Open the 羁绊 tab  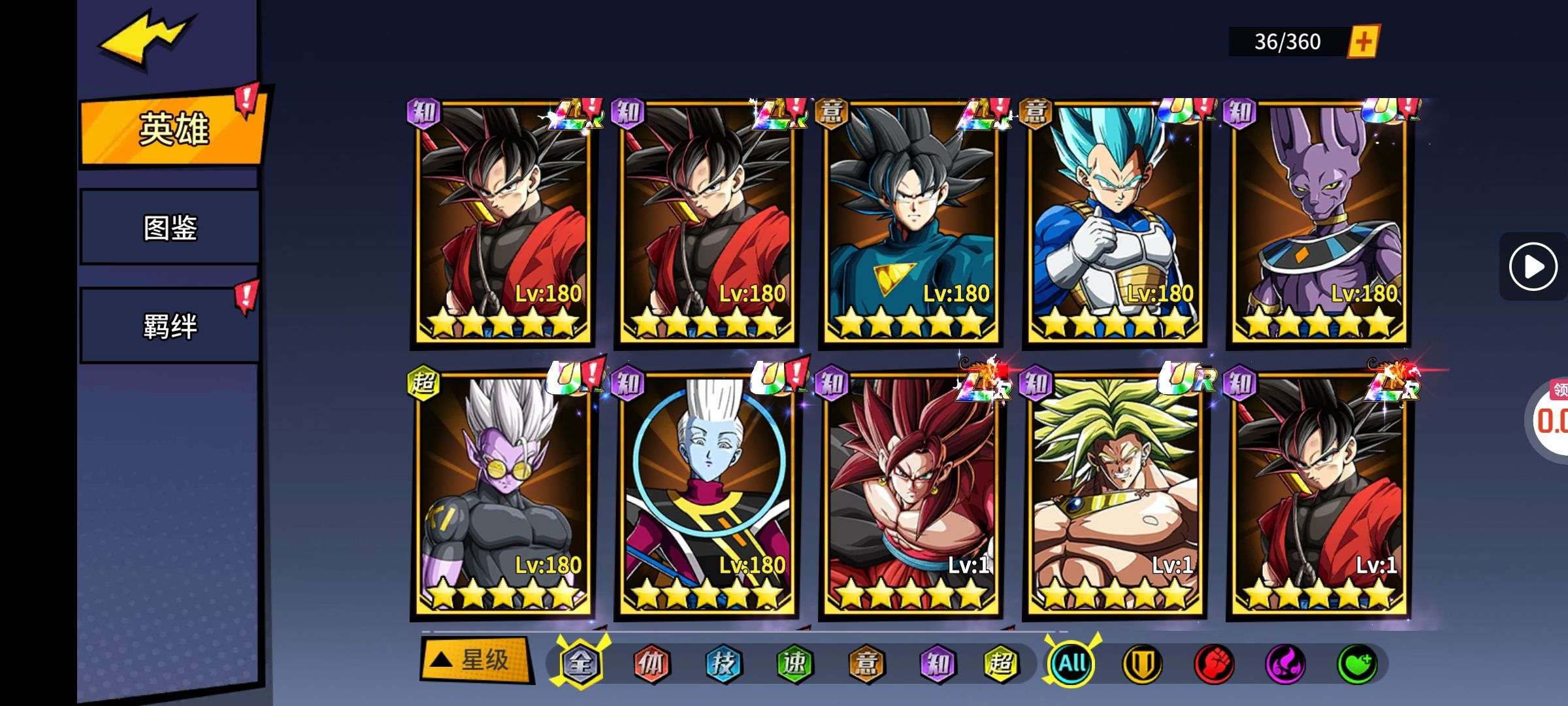coord(170,326)
